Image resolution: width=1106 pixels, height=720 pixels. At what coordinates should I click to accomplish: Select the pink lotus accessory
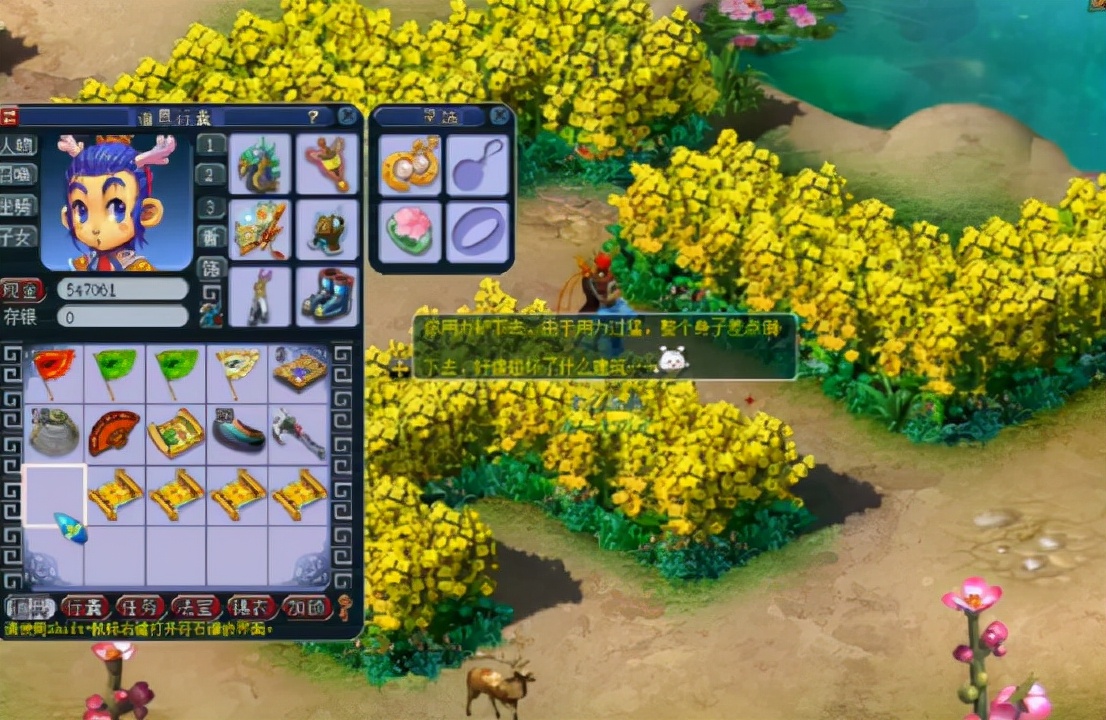pyautogui.click(x=410, y=229)
